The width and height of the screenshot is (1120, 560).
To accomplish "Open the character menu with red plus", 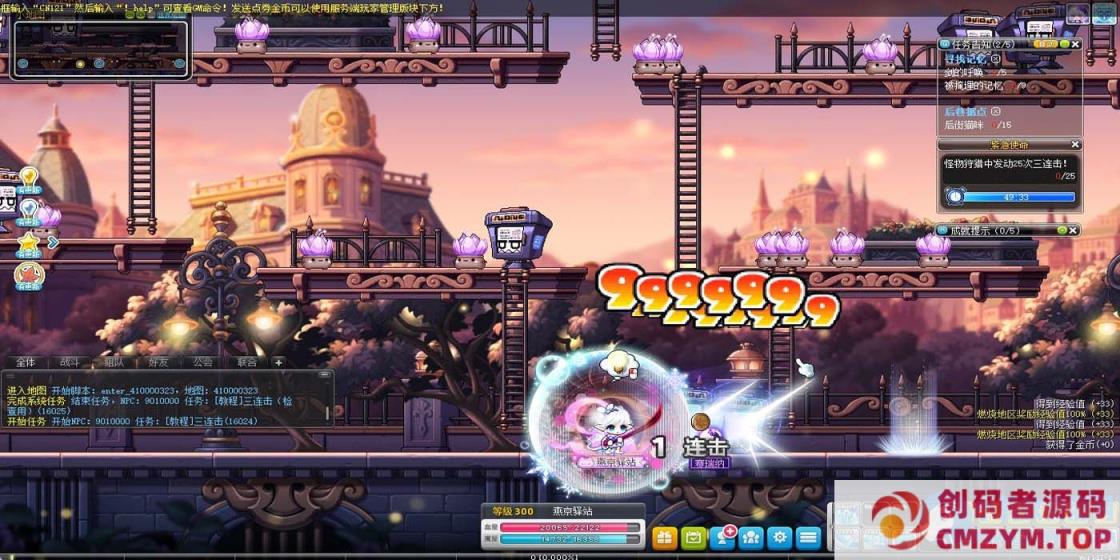I will coord(722,537).
